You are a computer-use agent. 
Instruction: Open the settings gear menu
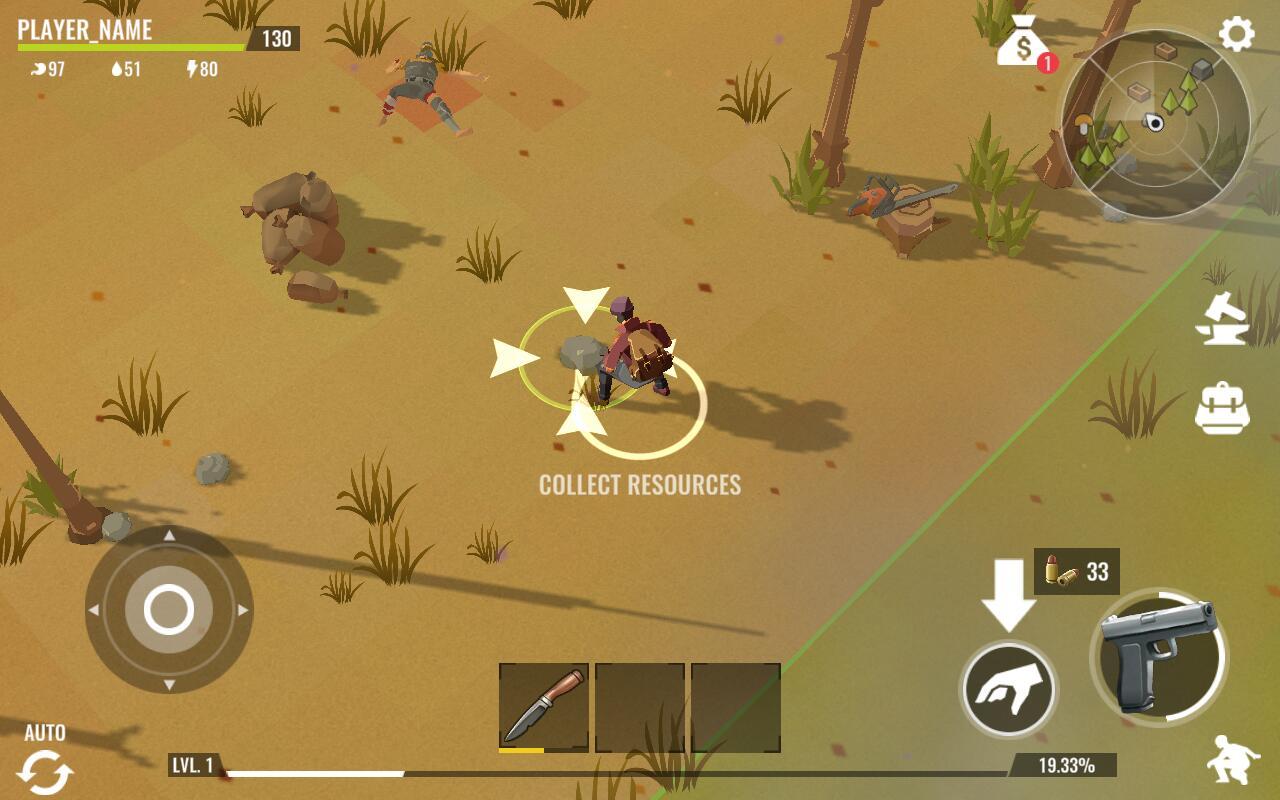point(1236,35)
